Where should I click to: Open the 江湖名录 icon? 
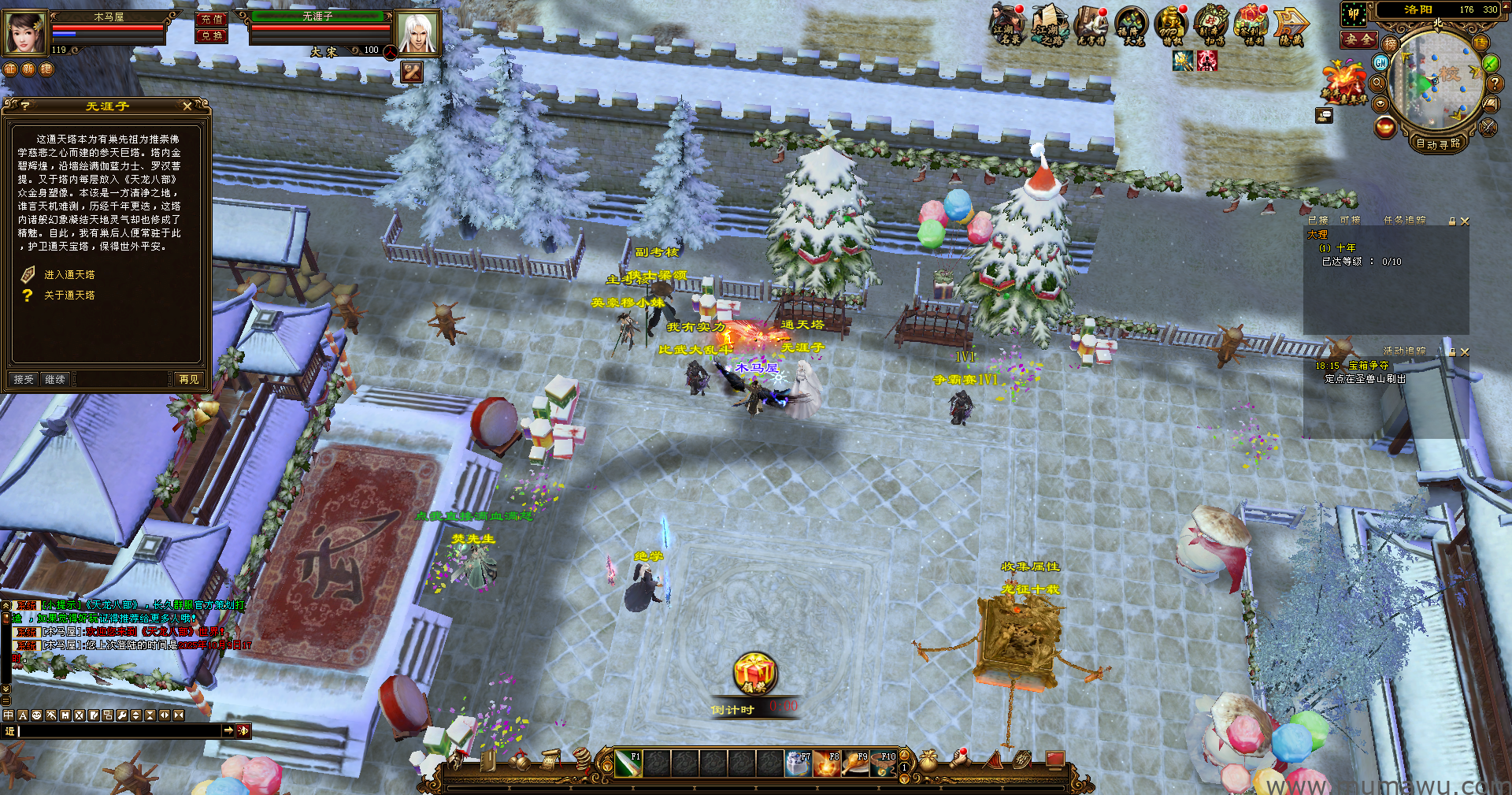tap(1006, 24)
